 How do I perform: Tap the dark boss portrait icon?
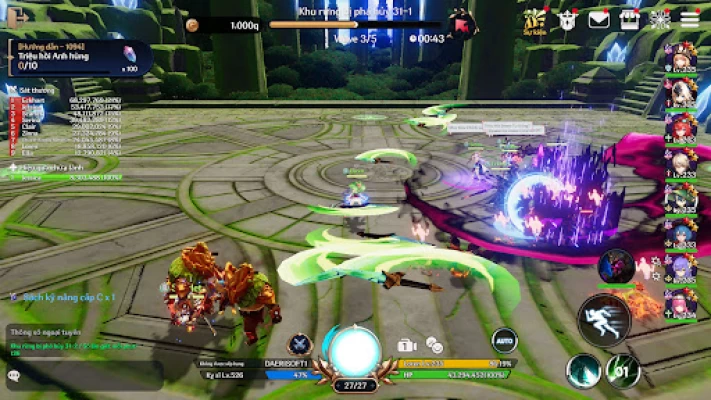pyautogui.click(x=616, y=266)
